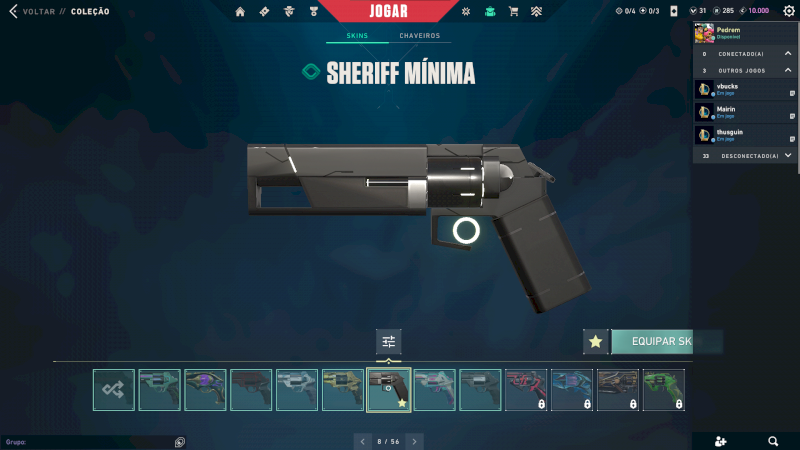Go back using the Voltar arrow
The image size is (800, 450).
(x=13, y=12)
